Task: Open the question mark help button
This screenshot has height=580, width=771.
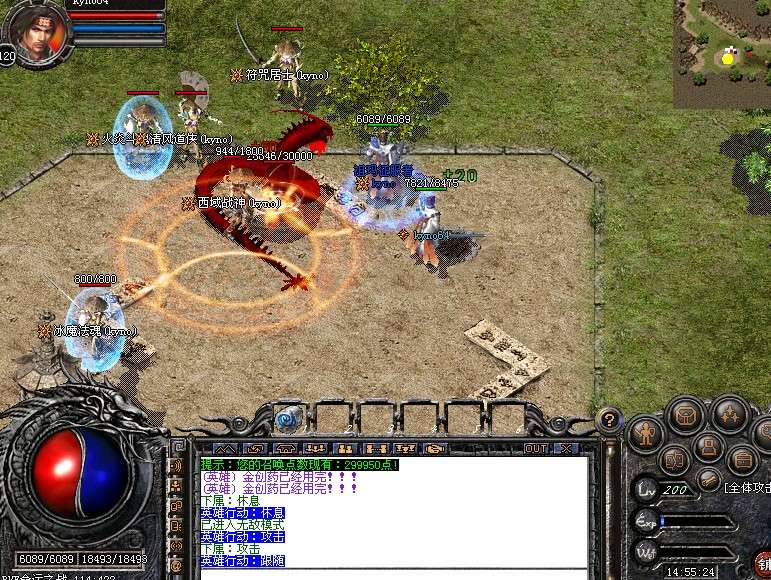Action: tap(608, 419)
